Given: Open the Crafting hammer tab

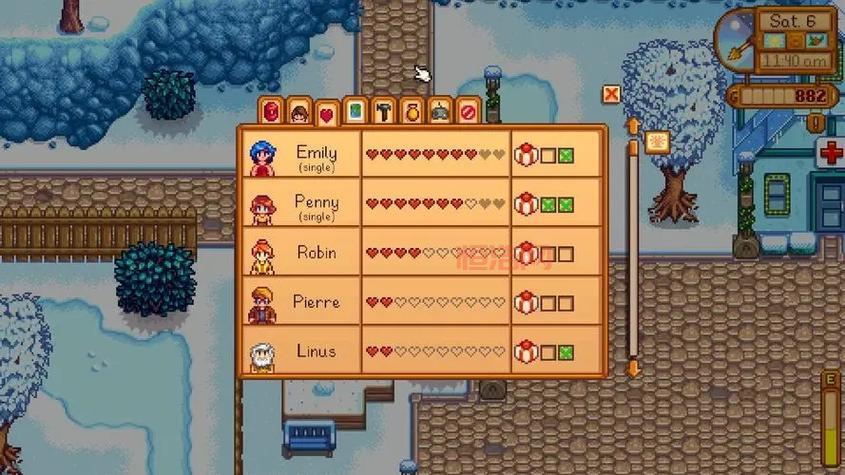Looking at the screenshot, I should click(x=383, y=110).
